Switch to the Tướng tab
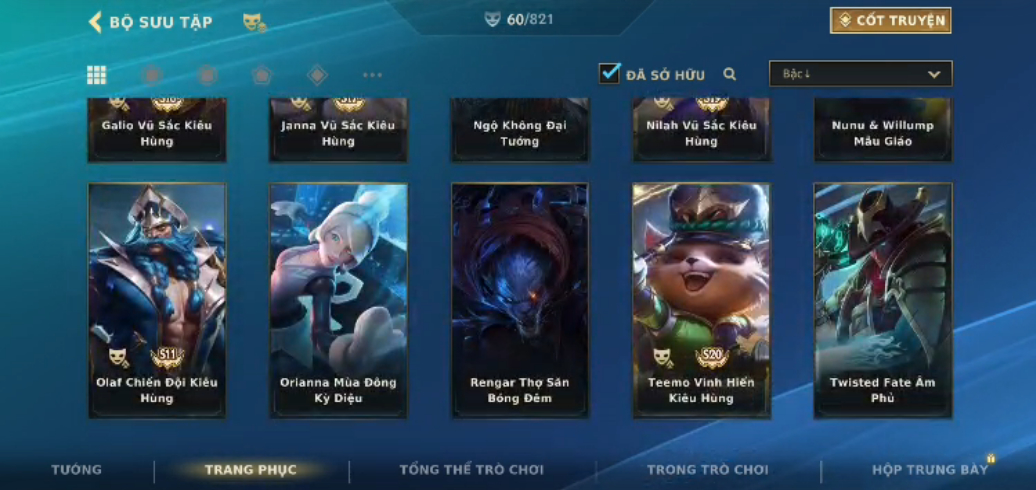The image size is (1036, 490). coord(77,470)
